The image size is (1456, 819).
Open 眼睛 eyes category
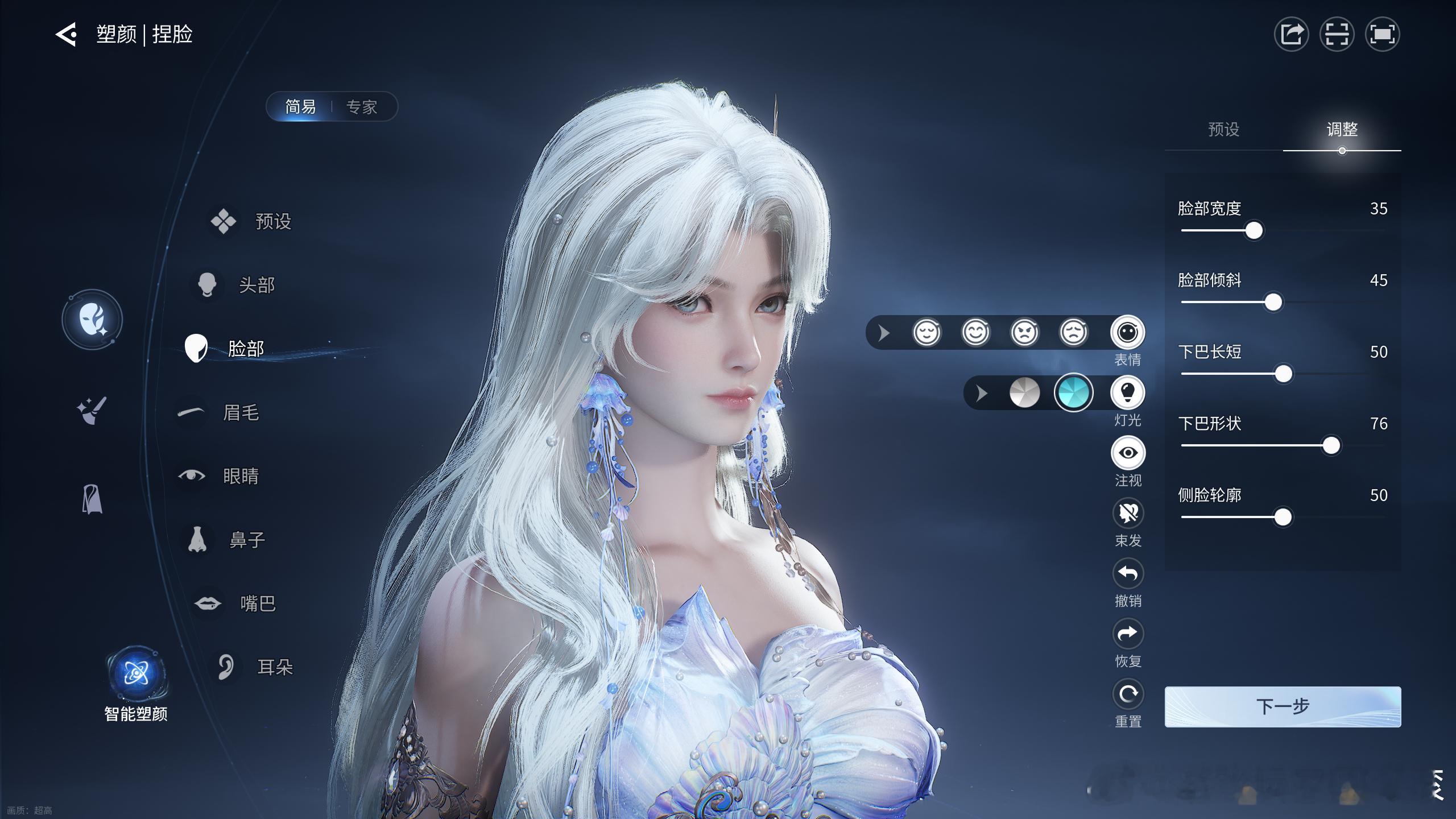click(x=240, y=476)
